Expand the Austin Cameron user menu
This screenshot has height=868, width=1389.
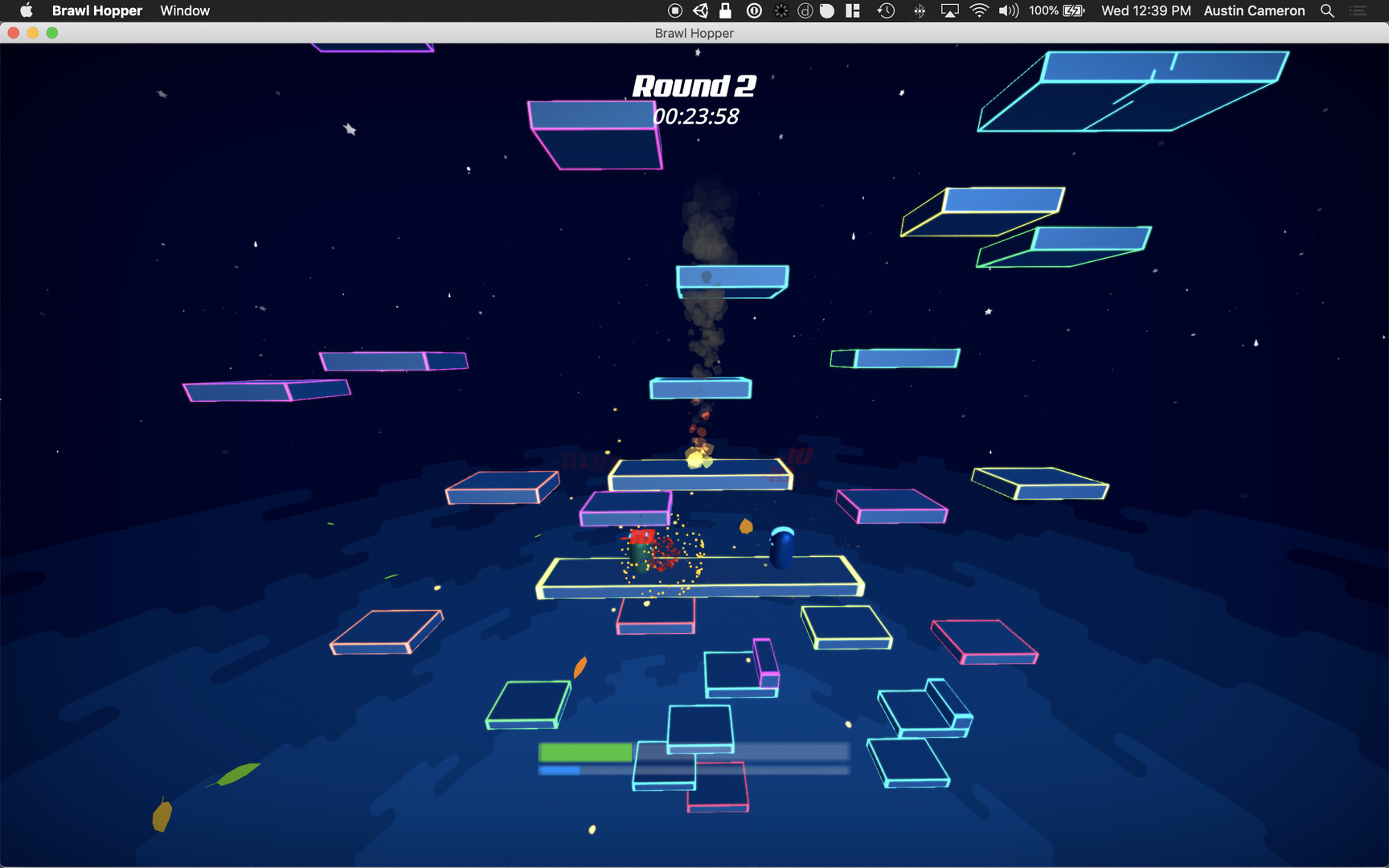[x=1254, y=10]
